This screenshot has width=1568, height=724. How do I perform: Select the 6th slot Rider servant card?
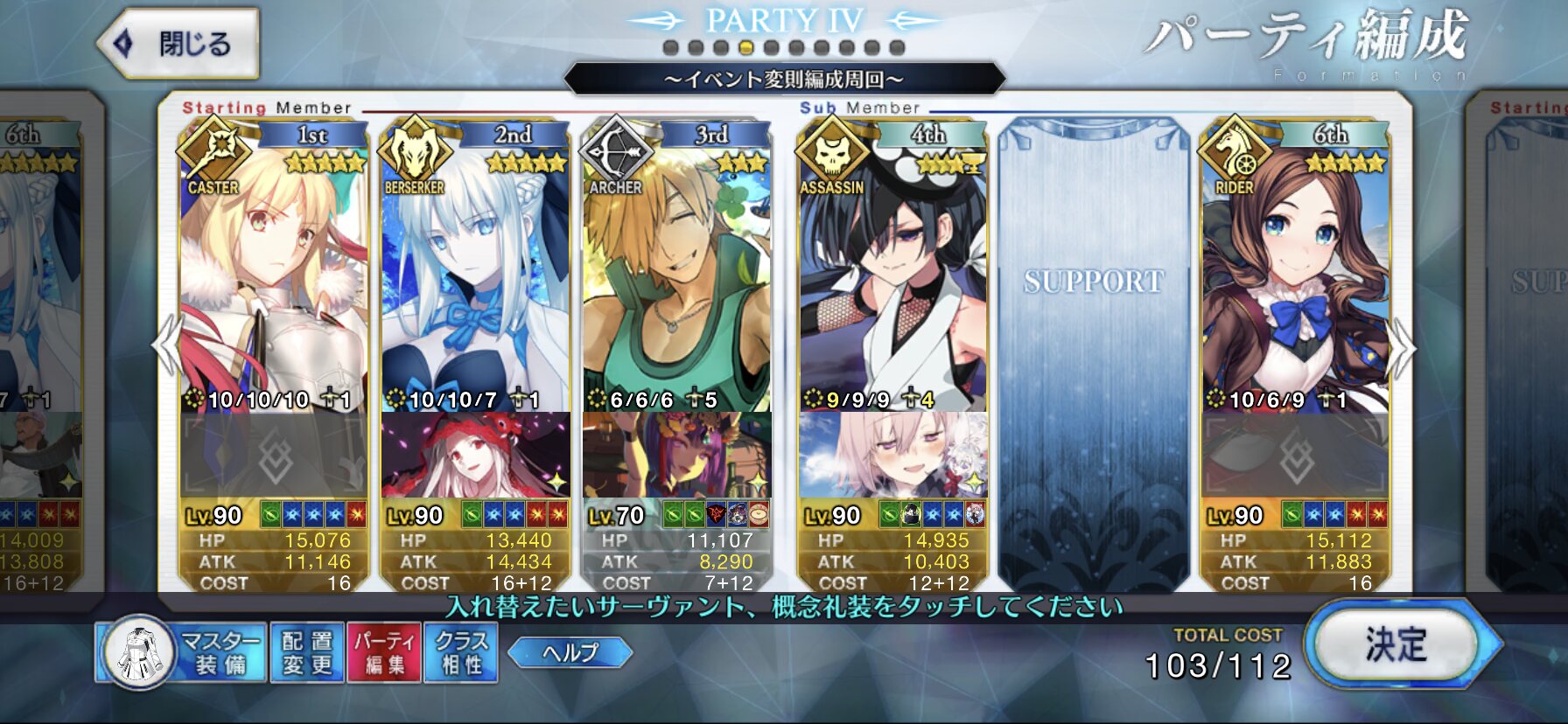tap(1295, 271)
